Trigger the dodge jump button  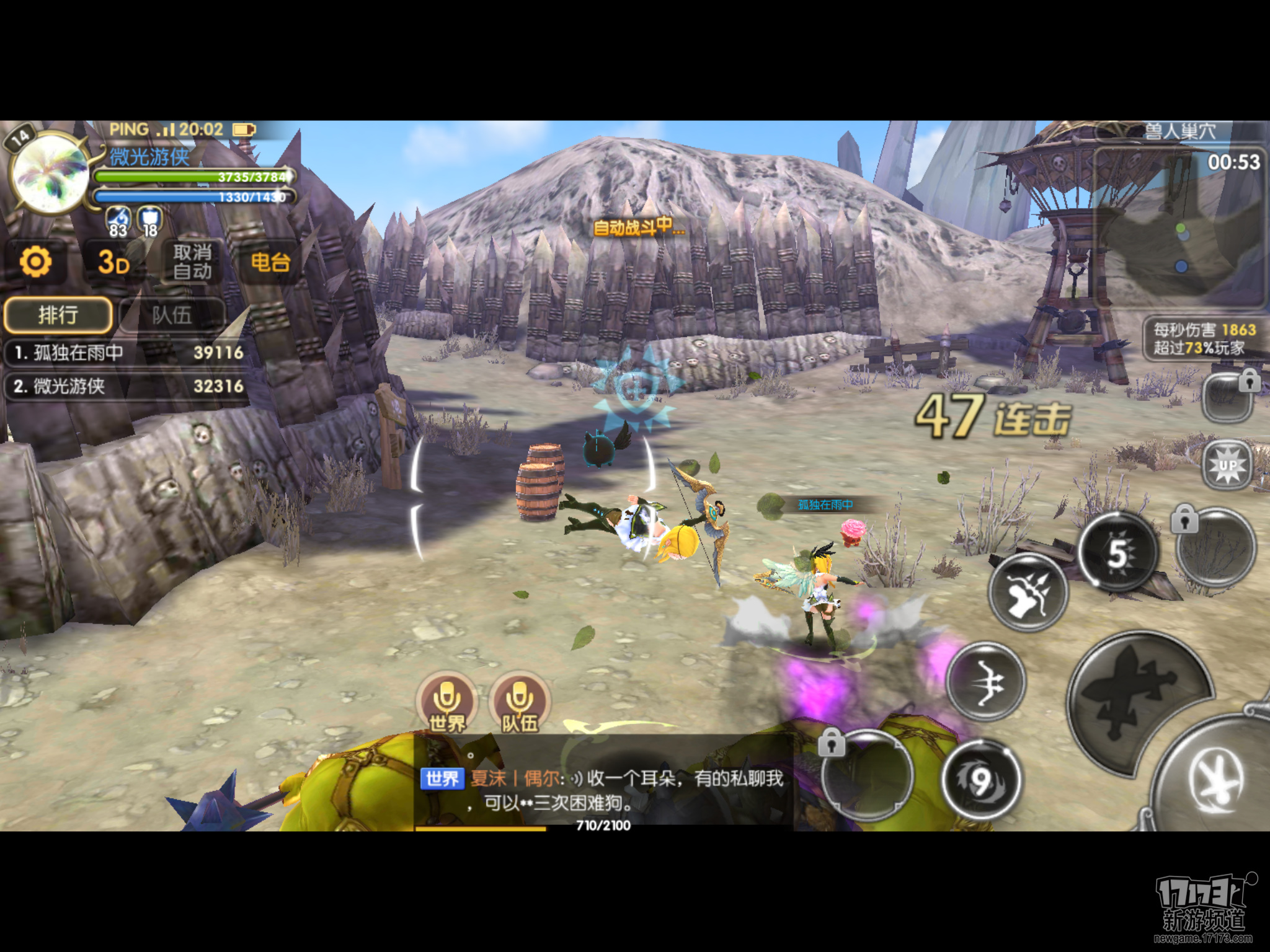click(x=1215, y=781)
